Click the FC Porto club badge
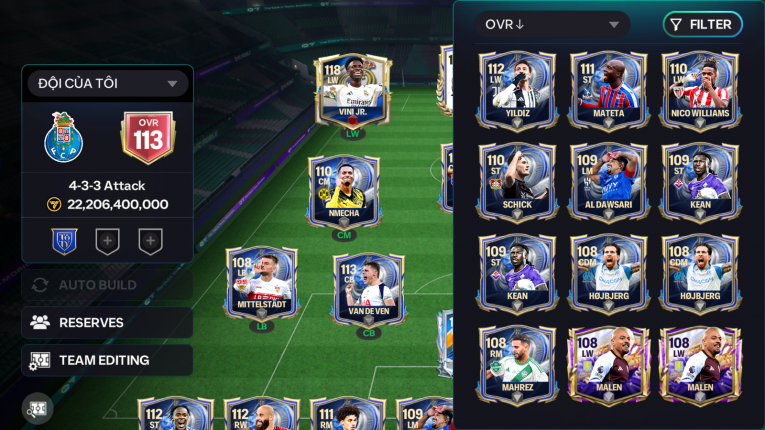 (64, 138)
